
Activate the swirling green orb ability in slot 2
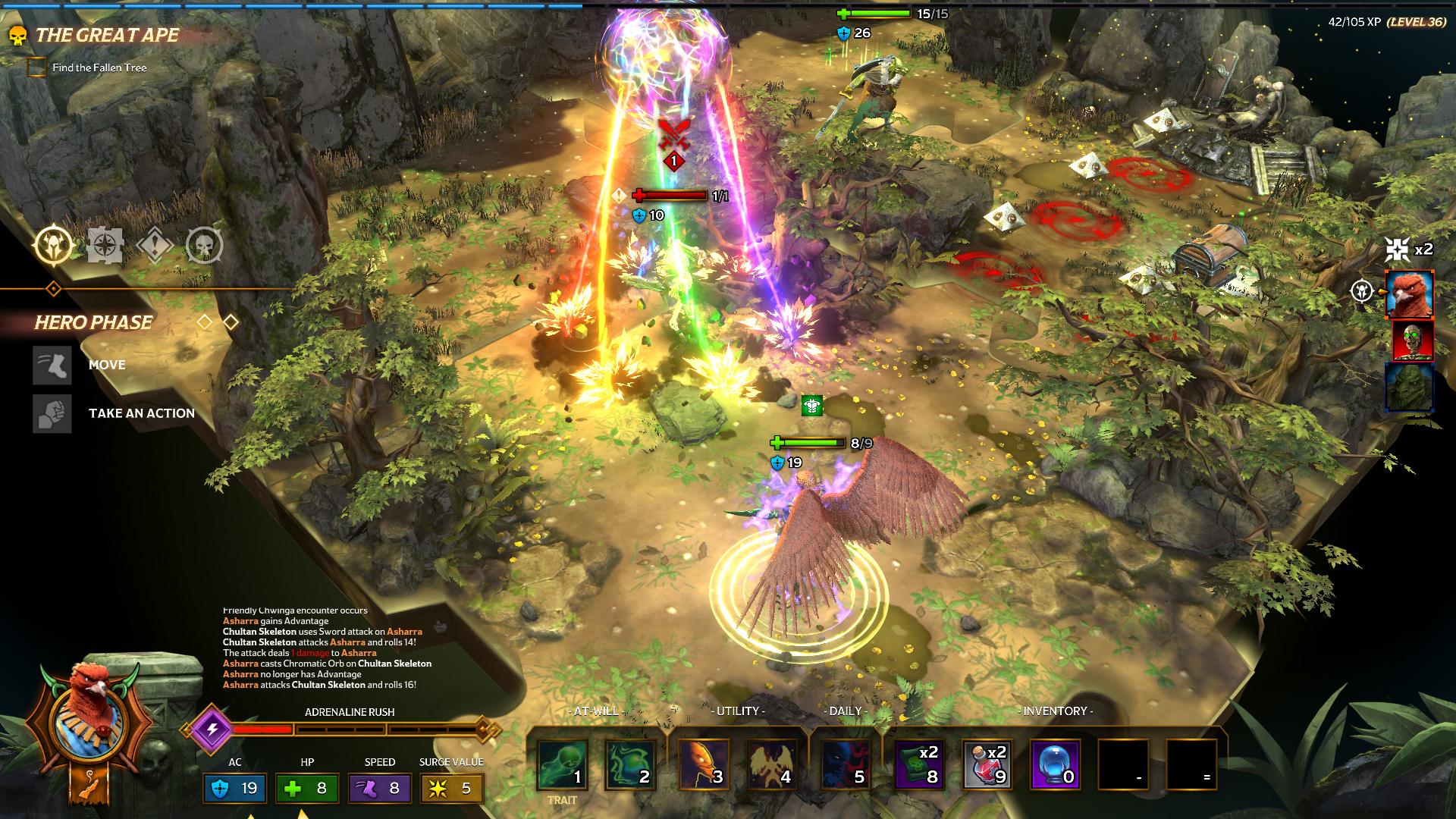tap(629, 764)
